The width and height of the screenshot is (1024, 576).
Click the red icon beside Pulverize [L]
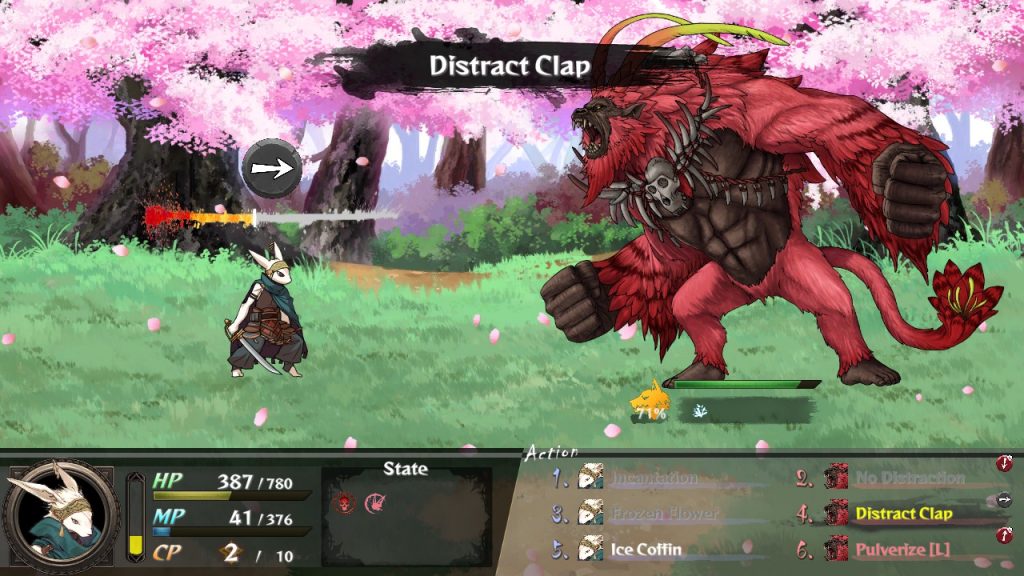pos(1004,536)
